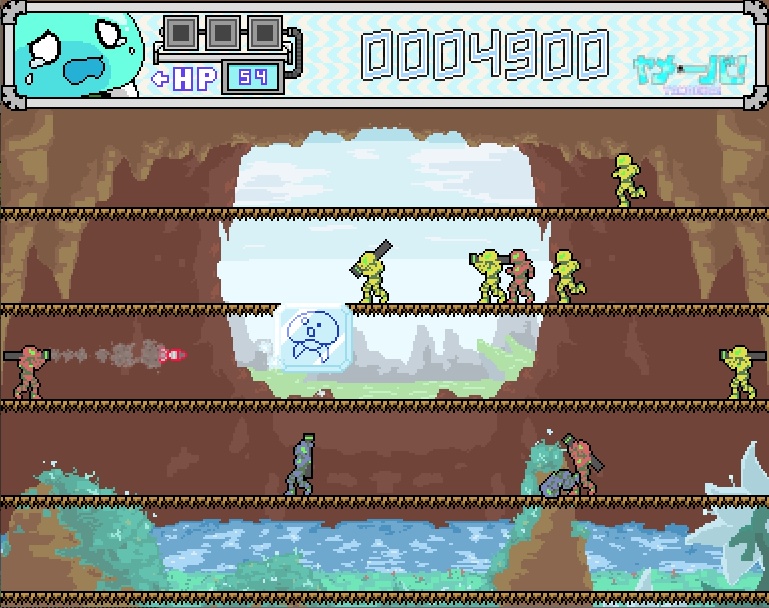This screenshot has width=769, height=608.
Task: Select the cyan game logo in the HUD
Action: tap(689, 69)
